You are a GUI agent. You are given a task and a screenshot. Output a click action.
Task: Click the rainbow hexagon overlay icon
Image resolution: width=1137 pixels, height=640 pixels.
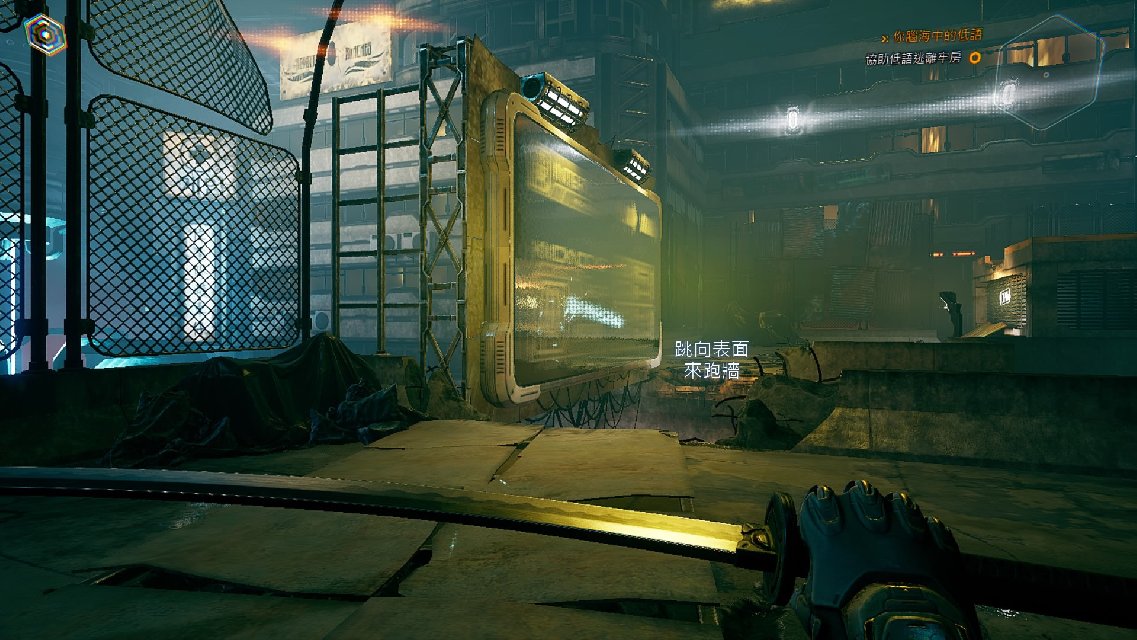pyautogui.click(x=45, y=35)
